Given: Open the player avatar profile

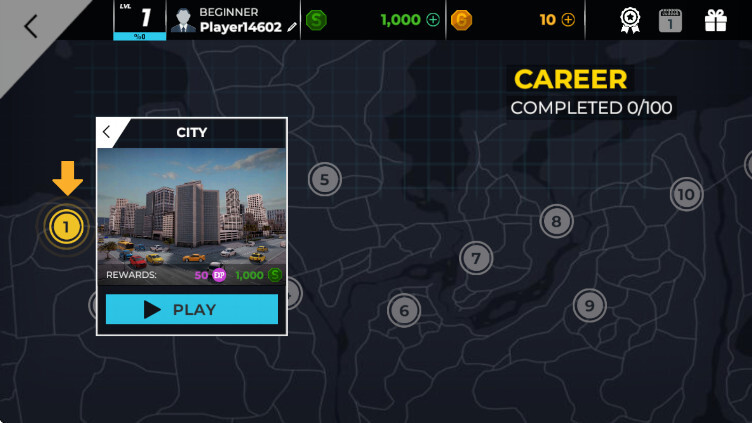Looking at the screenshot, I should click(x=182, y=20).
